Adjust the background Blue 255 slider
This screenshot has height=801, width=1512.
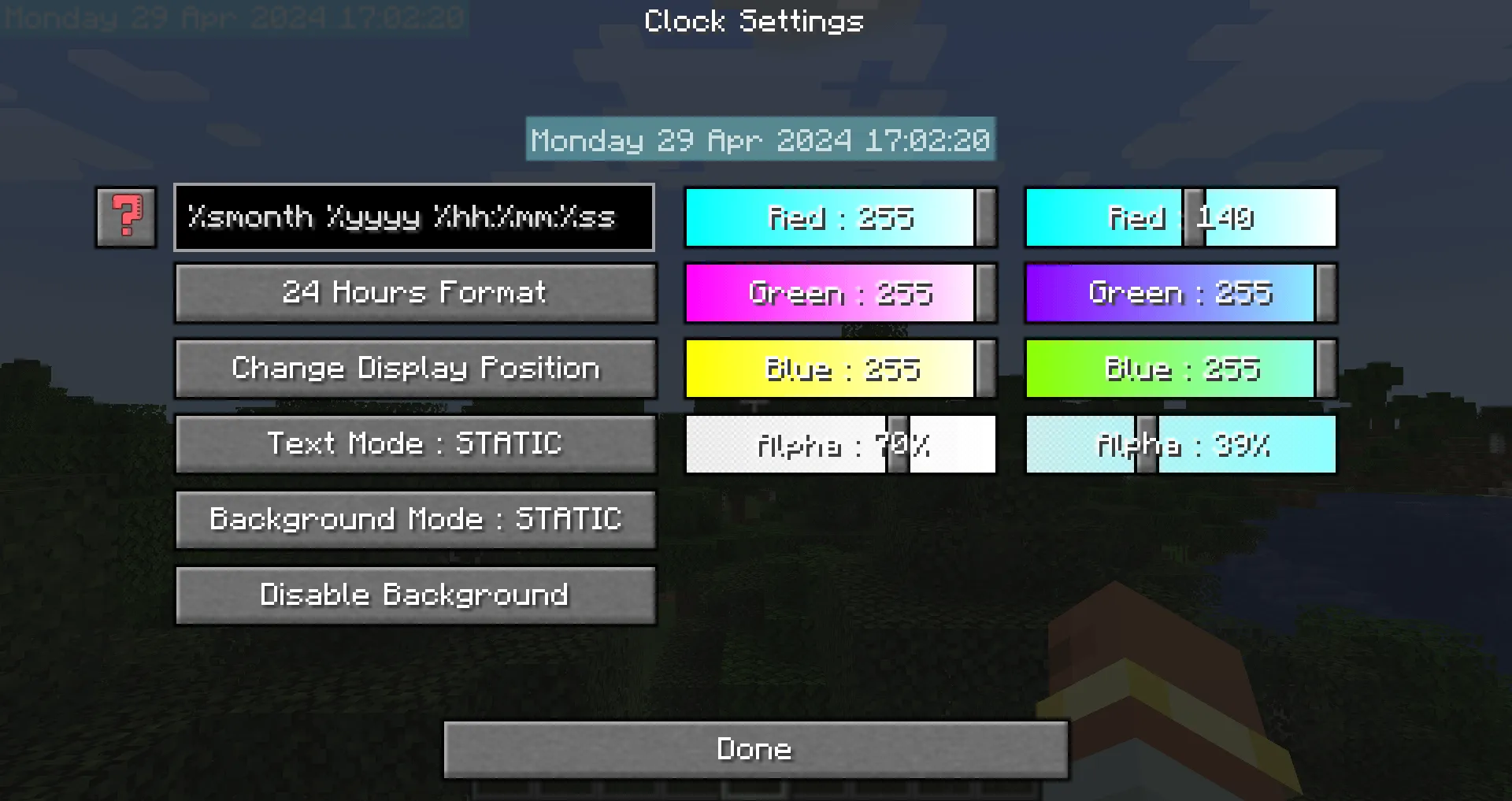pos(1180,369)
